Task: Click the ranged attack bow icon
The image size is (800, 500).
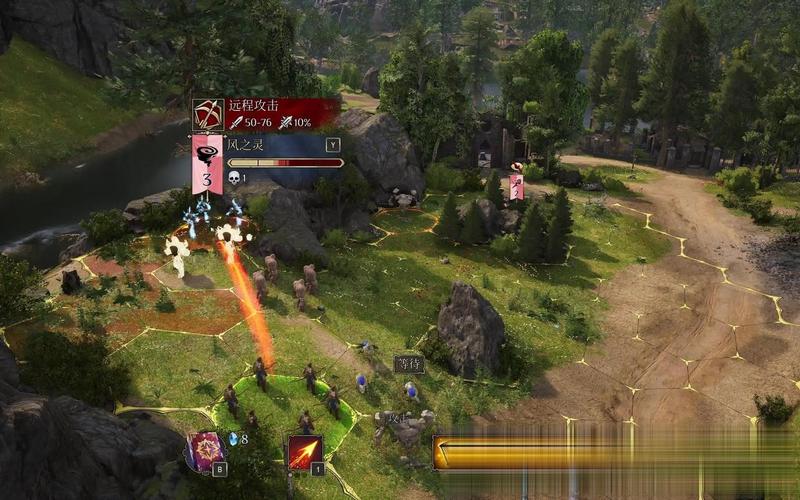Action: tap(208, 114)
